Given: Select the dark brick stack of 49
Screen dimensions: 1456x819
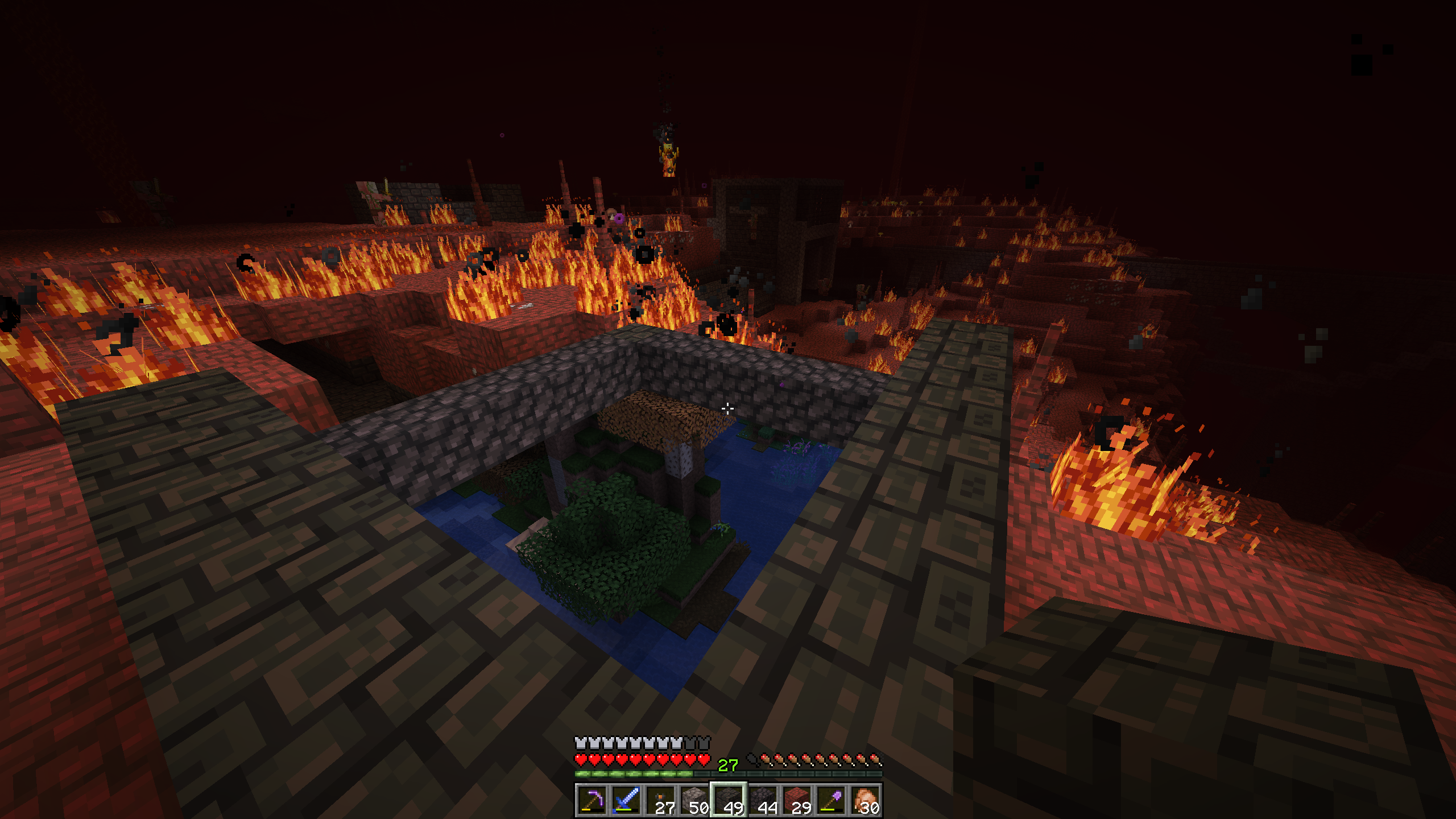Looking at the screenshot, I should click(728, 800).
